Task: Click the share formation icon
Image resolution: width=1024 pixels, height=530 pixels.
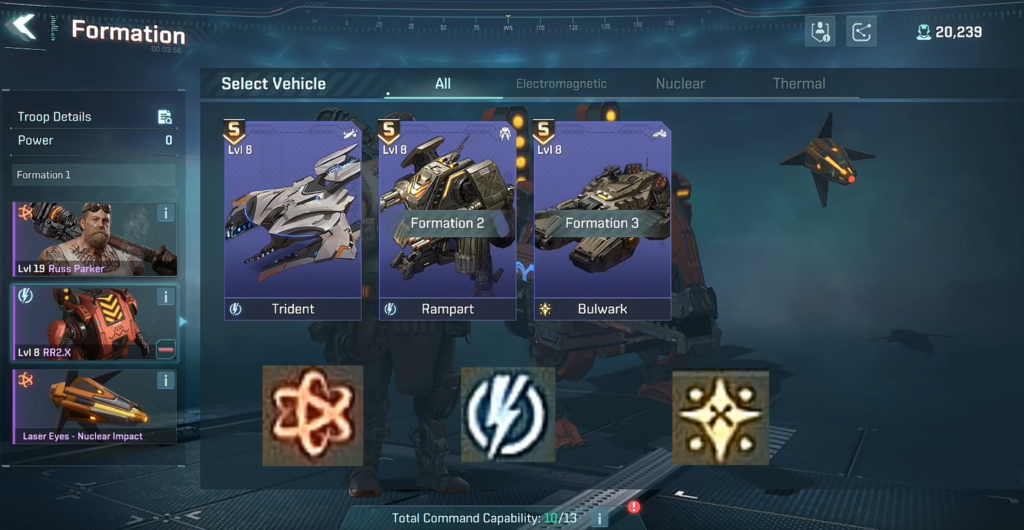Action: click(x=861, y=32)
